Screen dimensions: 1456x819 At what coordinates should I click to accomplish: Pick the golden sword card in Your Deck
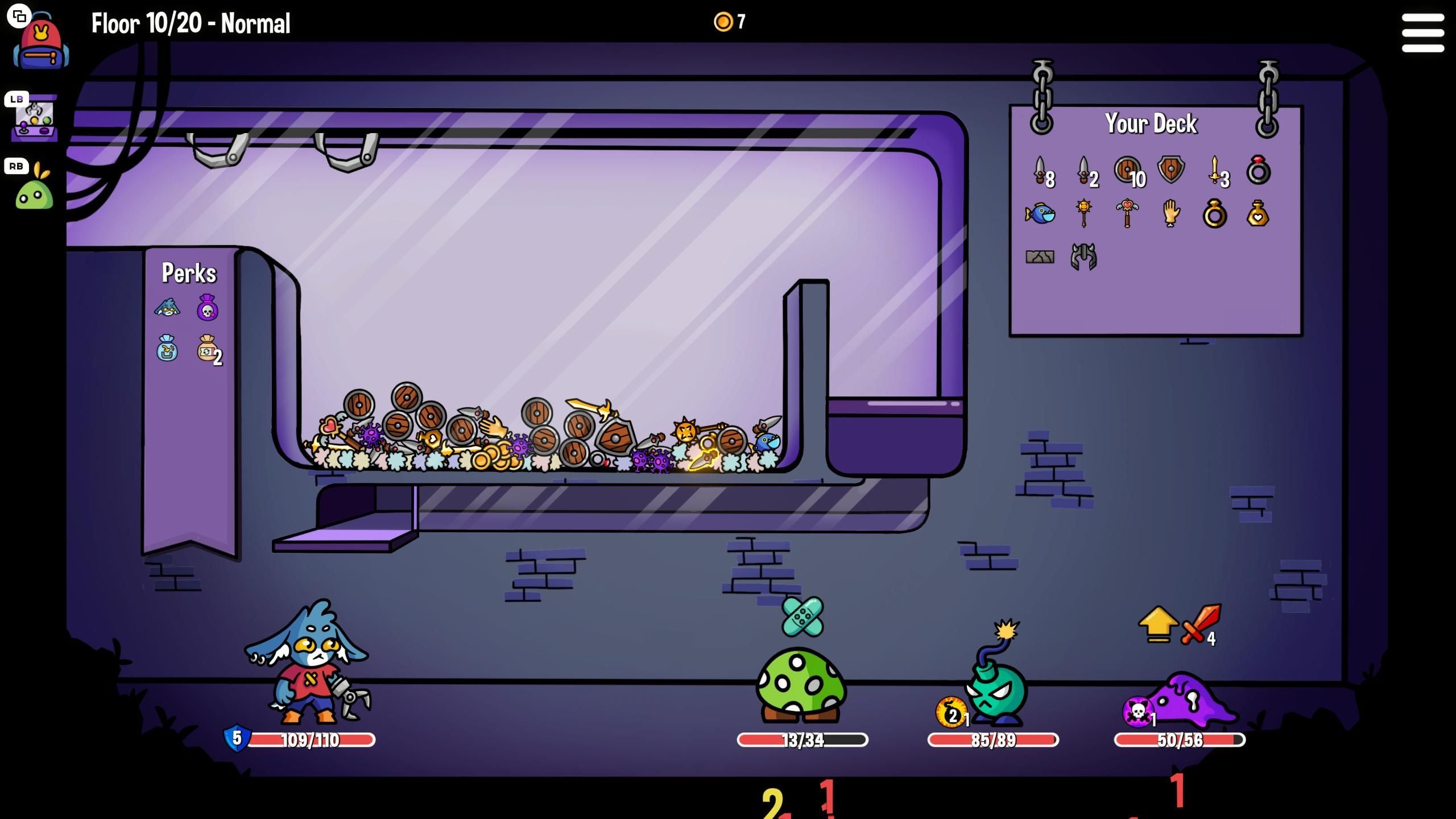pos(1214,171)
